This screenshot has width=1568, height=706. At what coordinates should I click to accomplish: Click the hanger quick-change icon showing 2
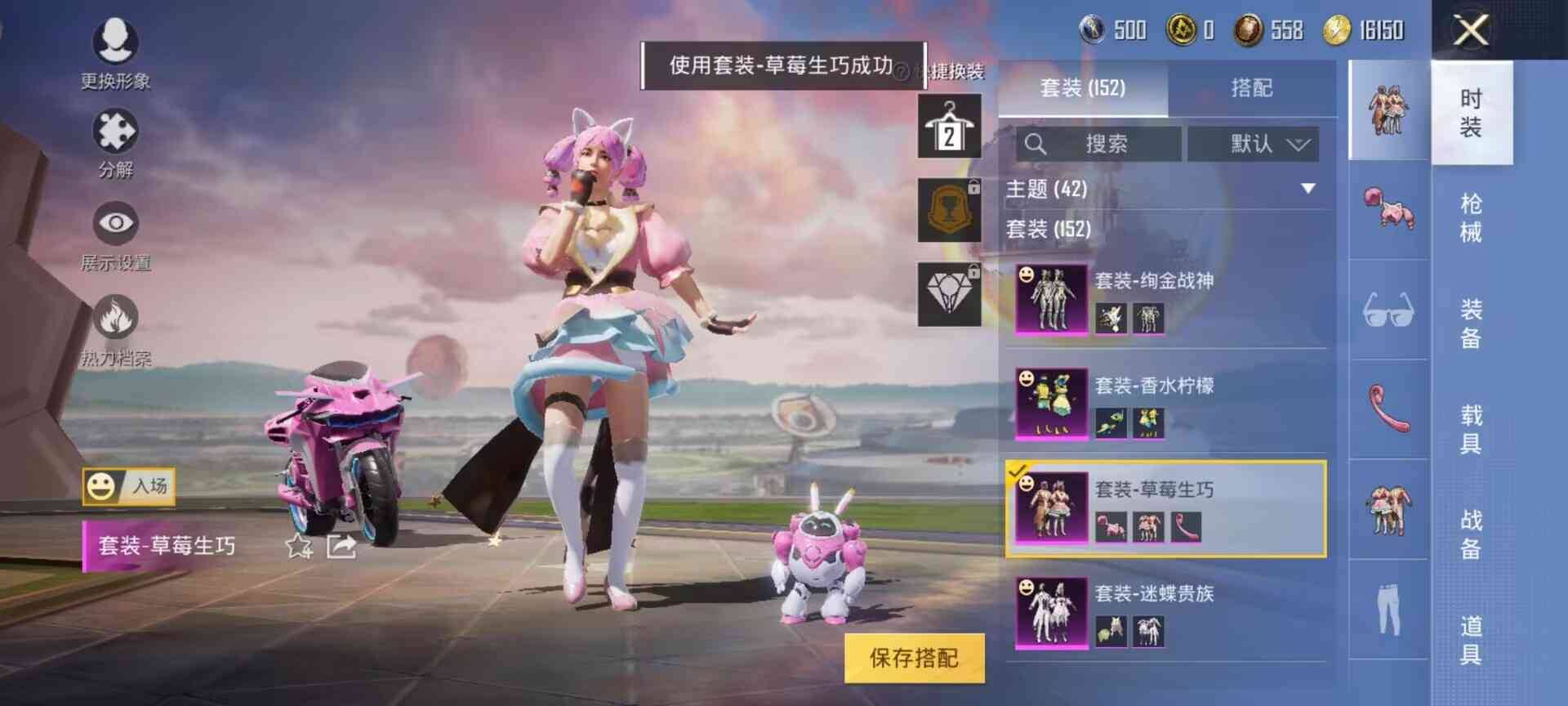(950, 128)
